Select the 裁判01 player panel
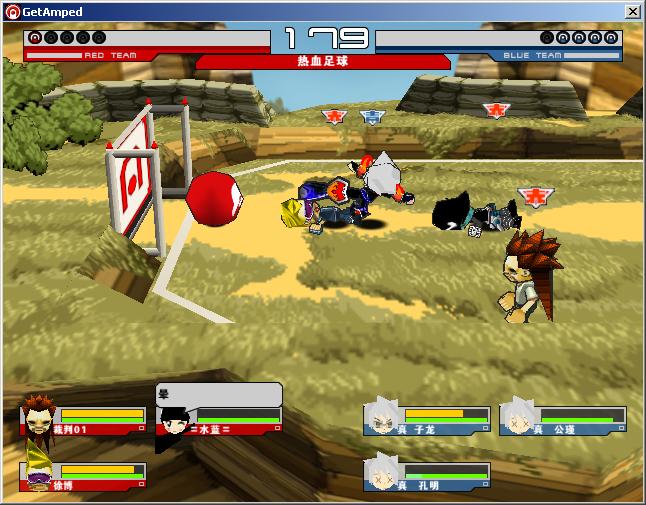This screenshot has height=505, width=646. [x=83, y=420]
